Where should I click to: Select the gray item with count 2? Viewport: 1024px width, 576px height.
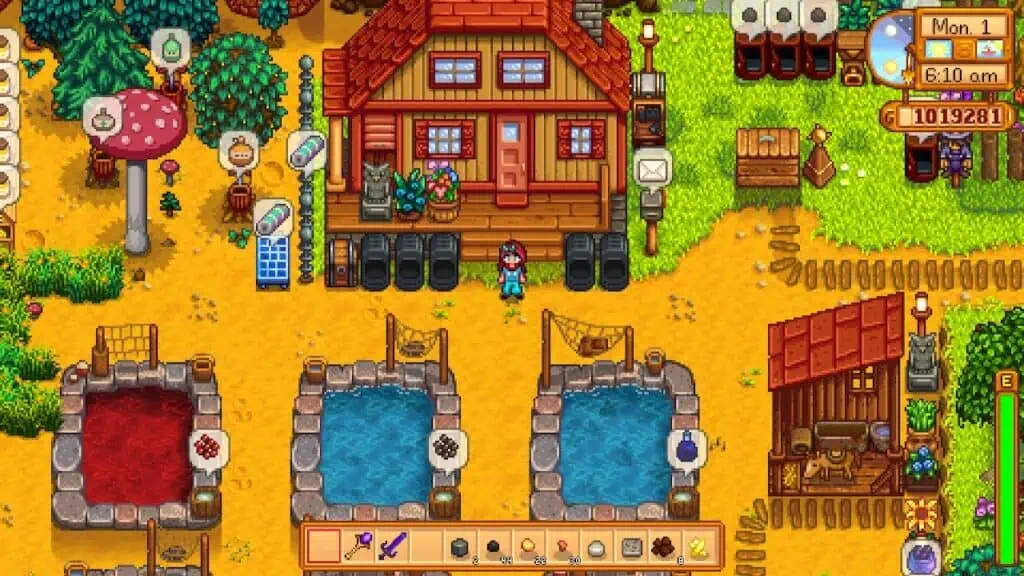[460, 546]
